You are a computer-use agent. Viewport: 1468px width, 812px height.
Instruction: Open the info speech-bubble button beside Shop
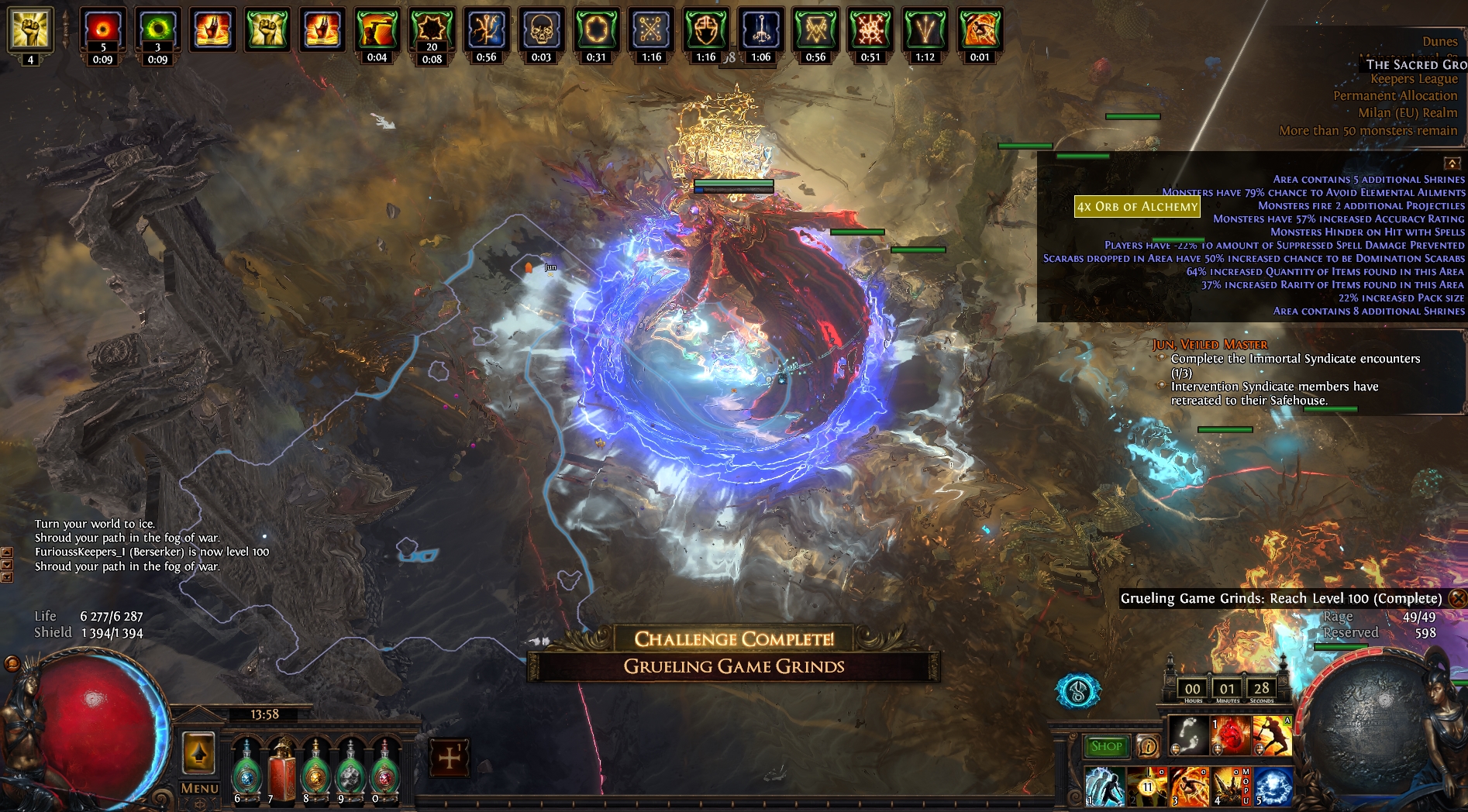[x=1148, y=747]
